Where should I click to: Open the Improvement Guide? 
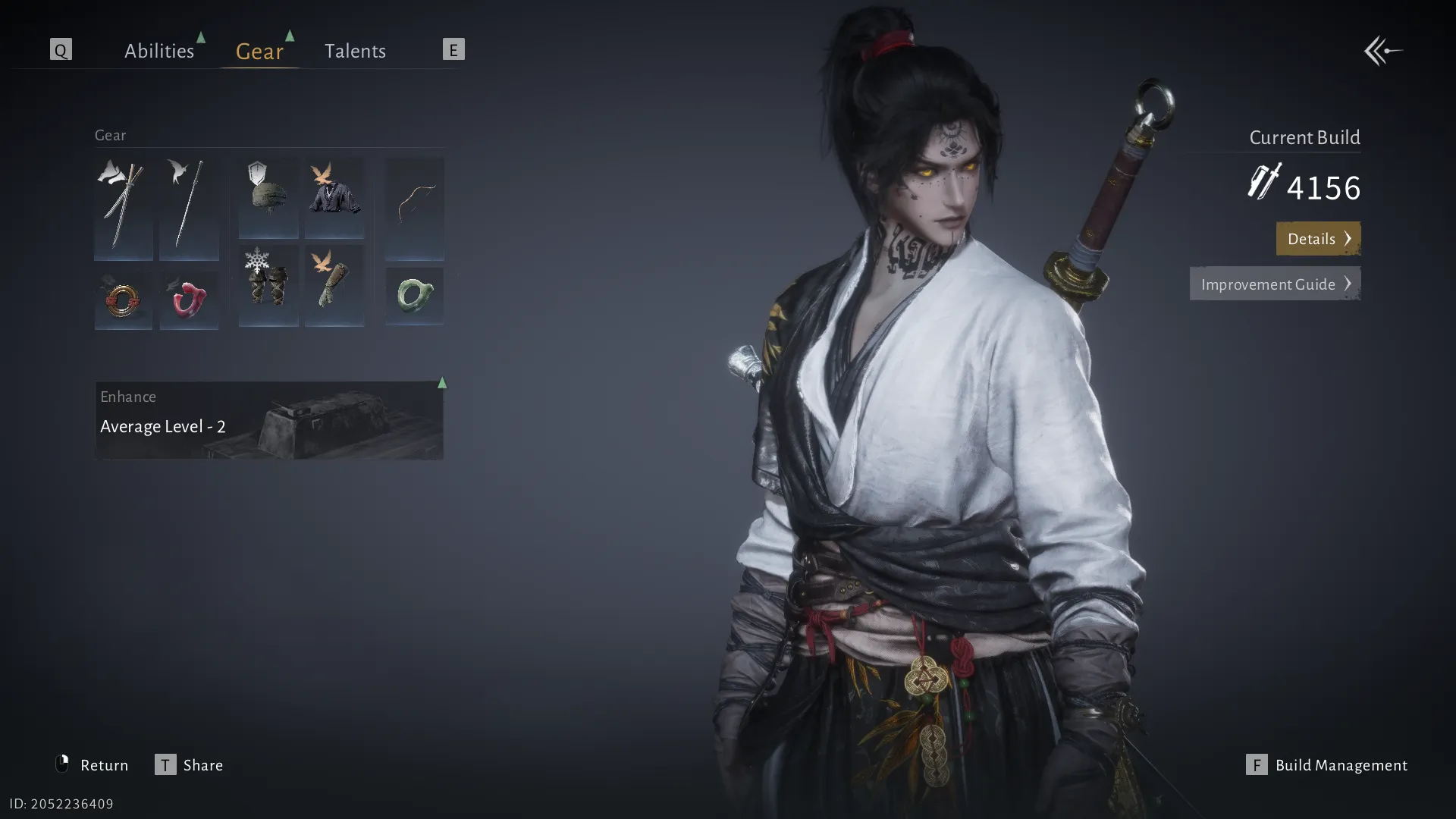pos(1274,284)
